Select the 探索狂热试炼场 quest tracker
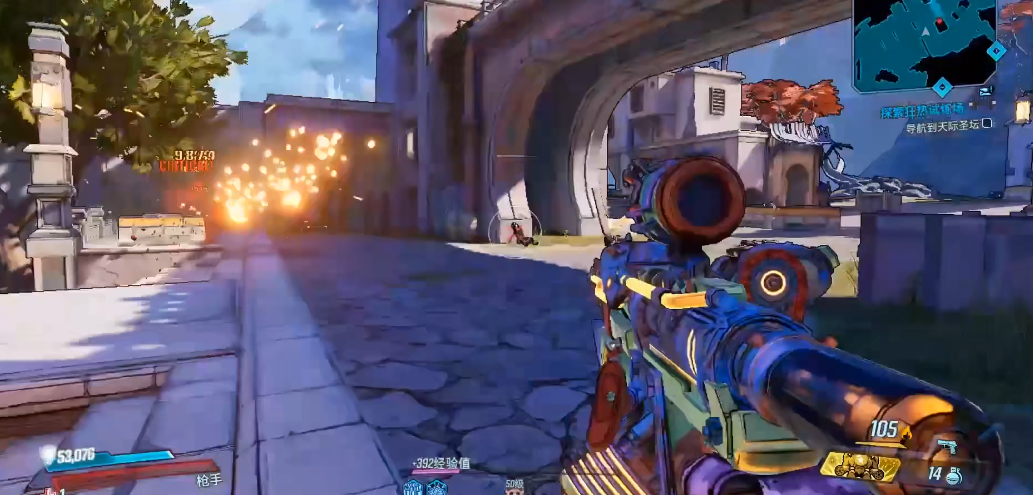Screen dimensions: 1033x495 929,111
